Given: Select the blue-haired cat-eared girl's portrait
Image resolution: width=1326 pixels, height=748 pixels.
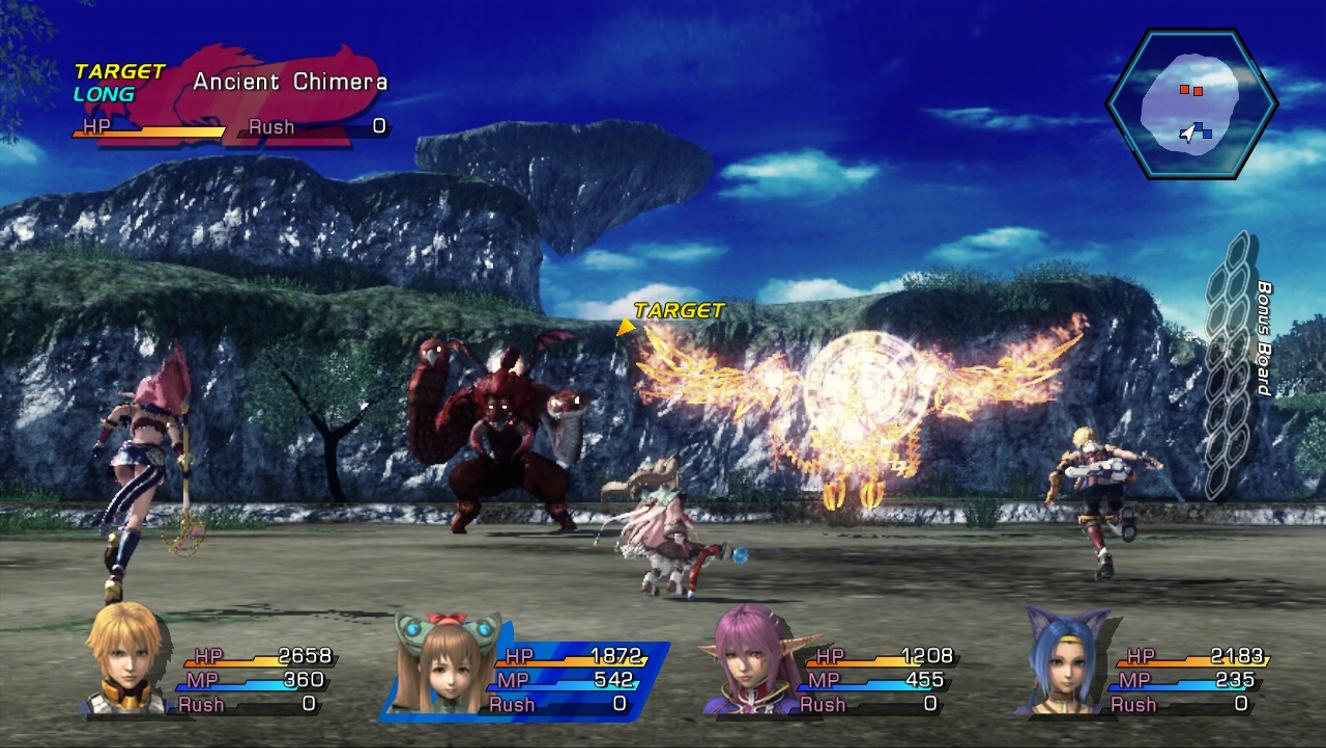Looking at the screenshot, I should click(1066, 662).
